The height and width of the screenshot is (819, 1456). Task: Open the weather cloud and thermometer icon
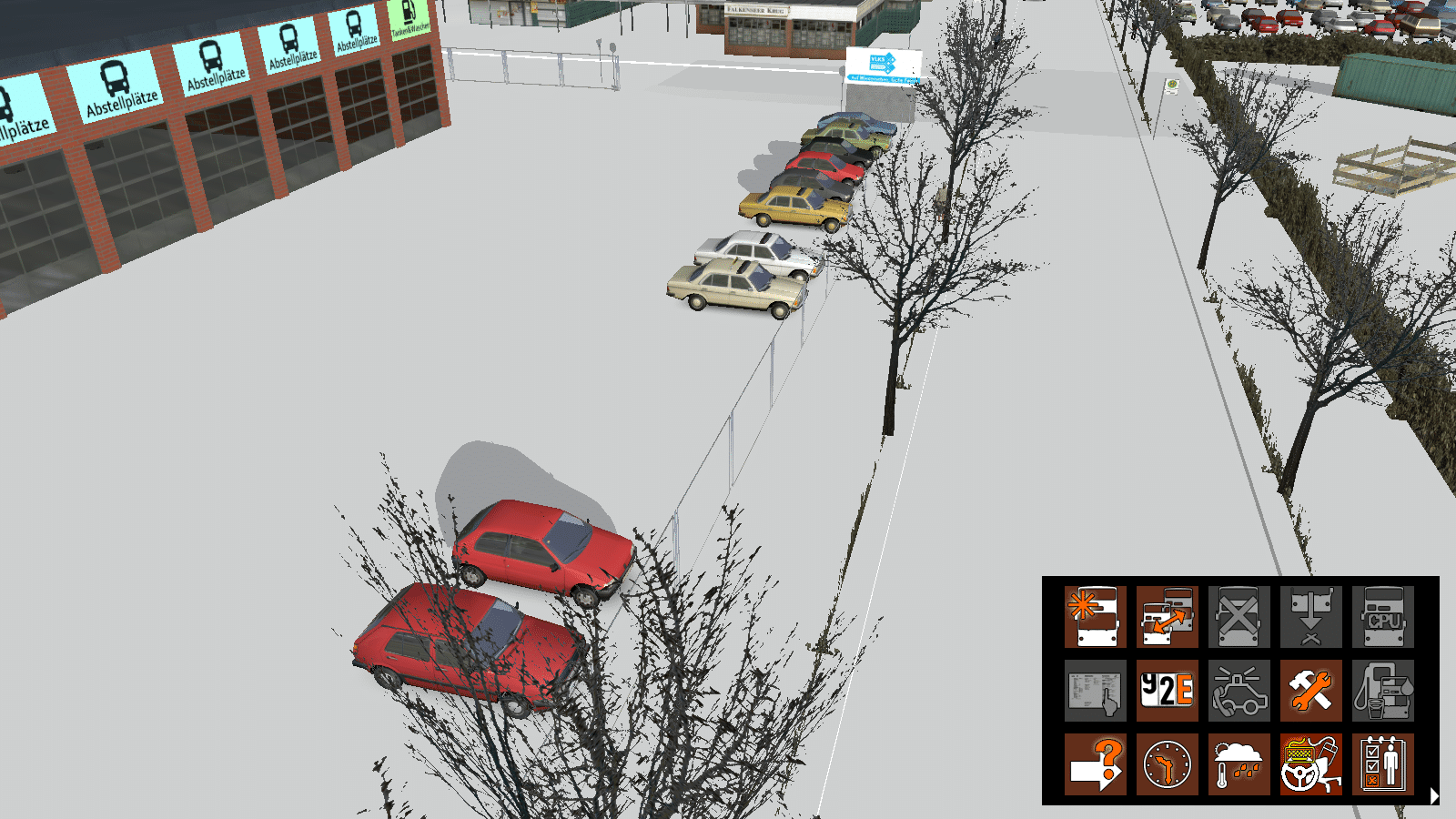pyautogui.click(x=1239, y=764)
